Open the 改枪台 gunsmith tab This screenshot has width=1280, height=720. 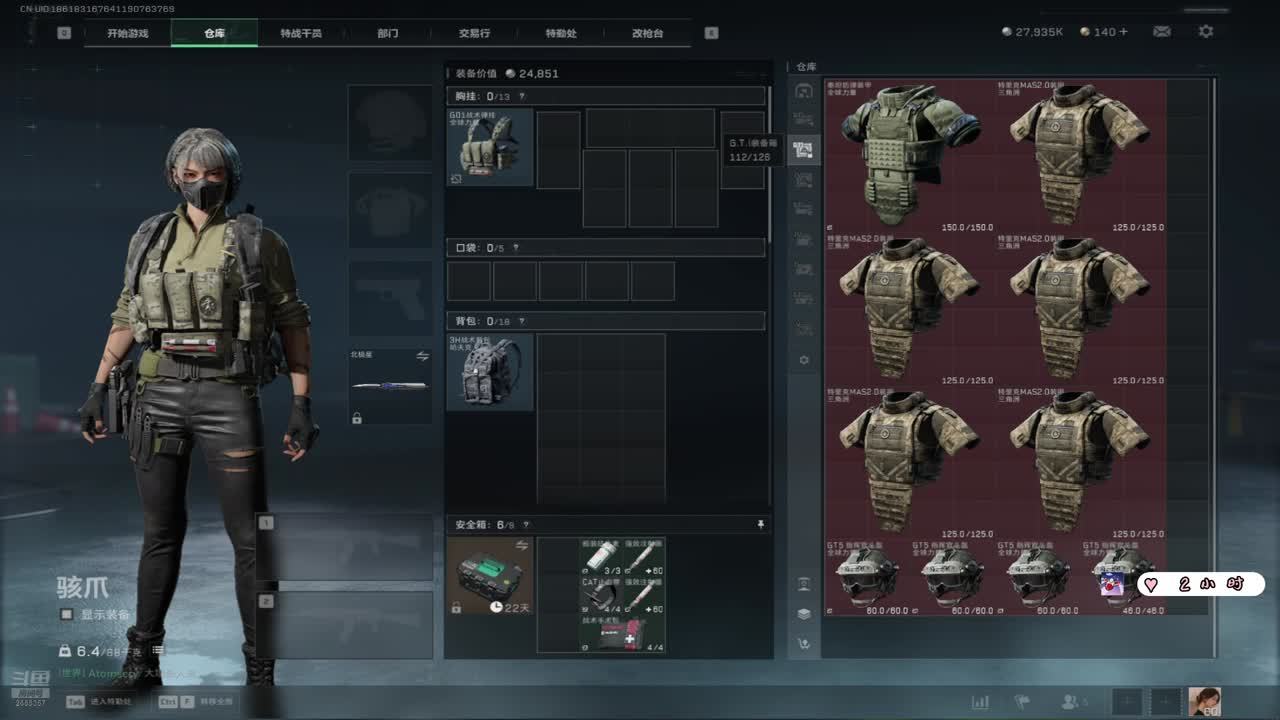point(647,33)
